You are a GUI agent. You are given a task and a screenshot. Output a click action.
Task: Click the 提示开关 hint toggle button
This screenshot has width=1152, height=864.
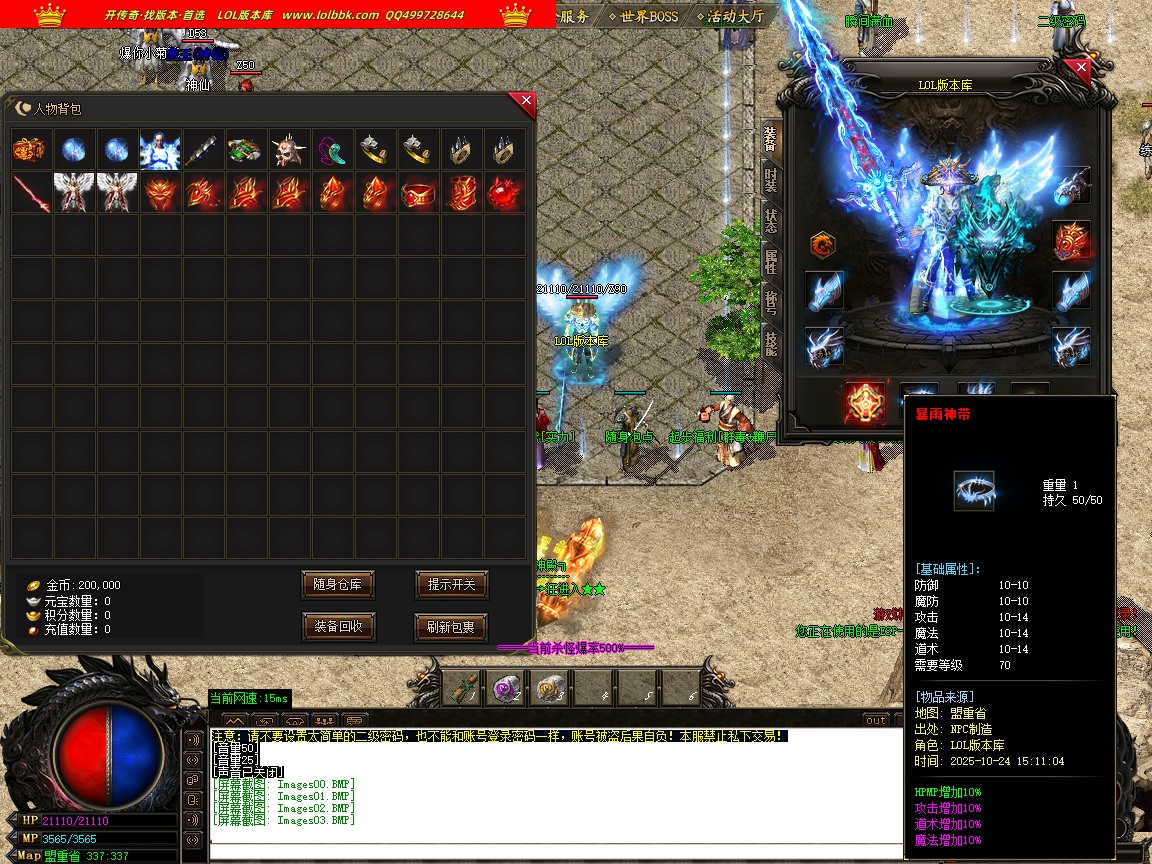[x=451, y=585]
